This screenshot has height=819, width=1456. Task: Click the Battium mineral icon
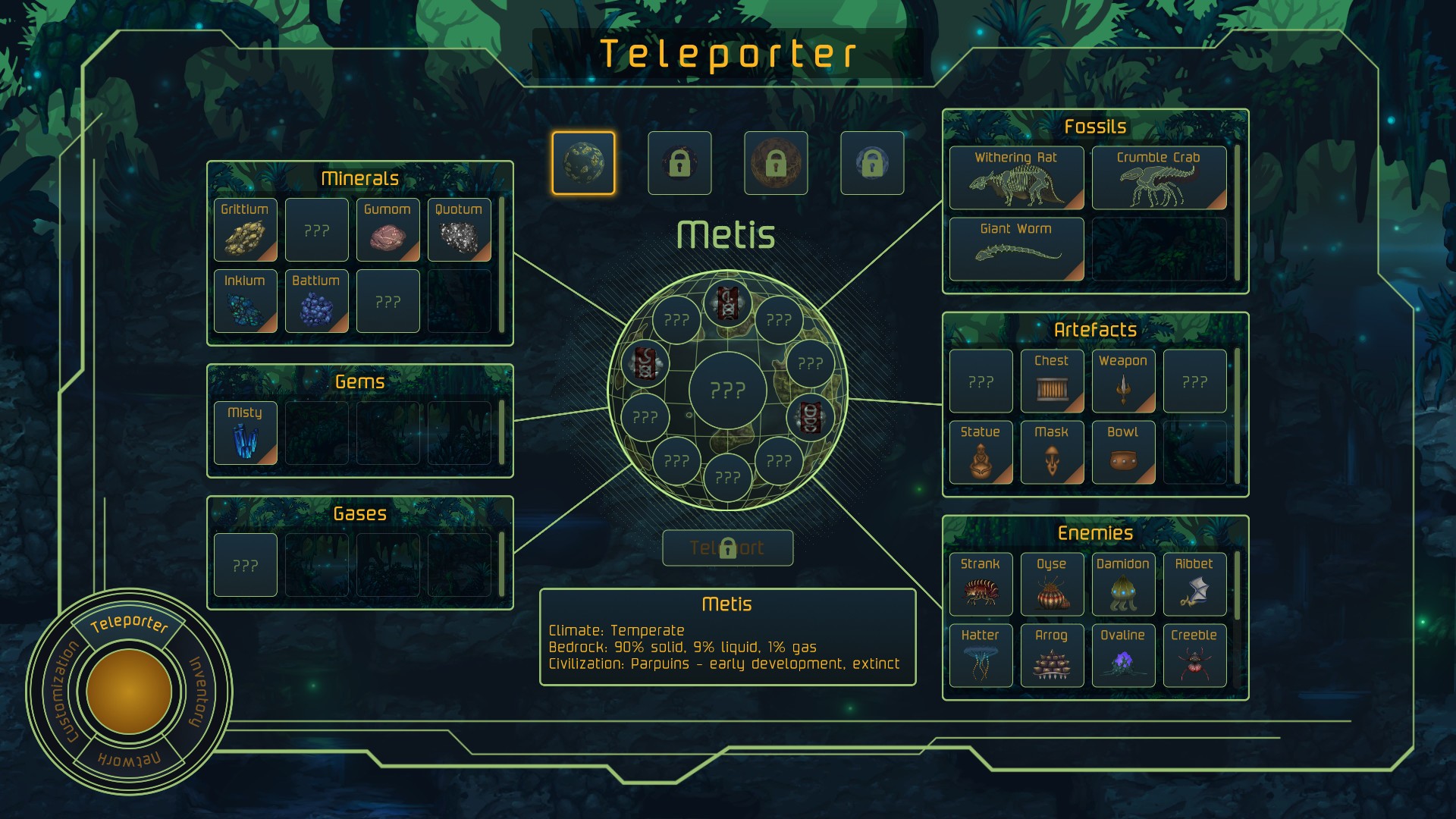coord(316,301)
